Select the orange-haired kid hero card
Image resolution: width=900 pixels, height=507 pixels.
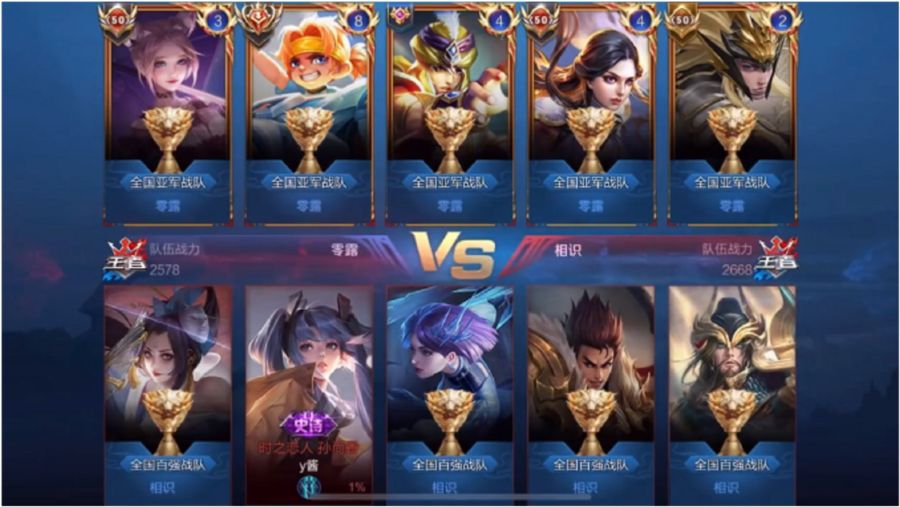click(310, 115)
